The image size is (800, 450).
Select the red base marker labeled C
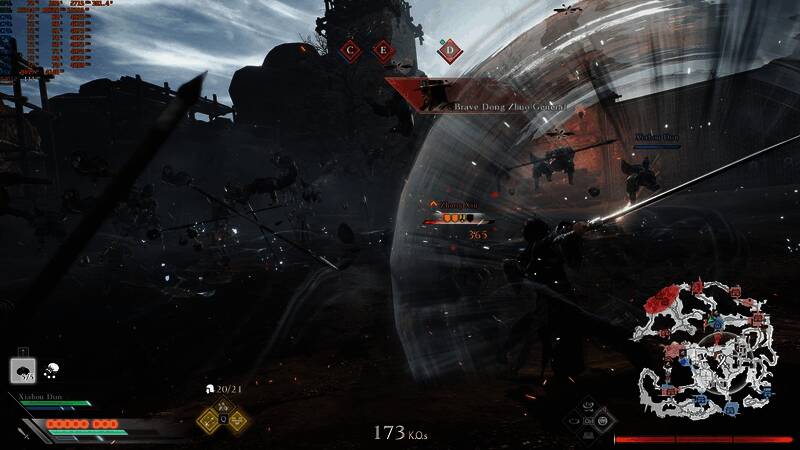click(349, 49)
